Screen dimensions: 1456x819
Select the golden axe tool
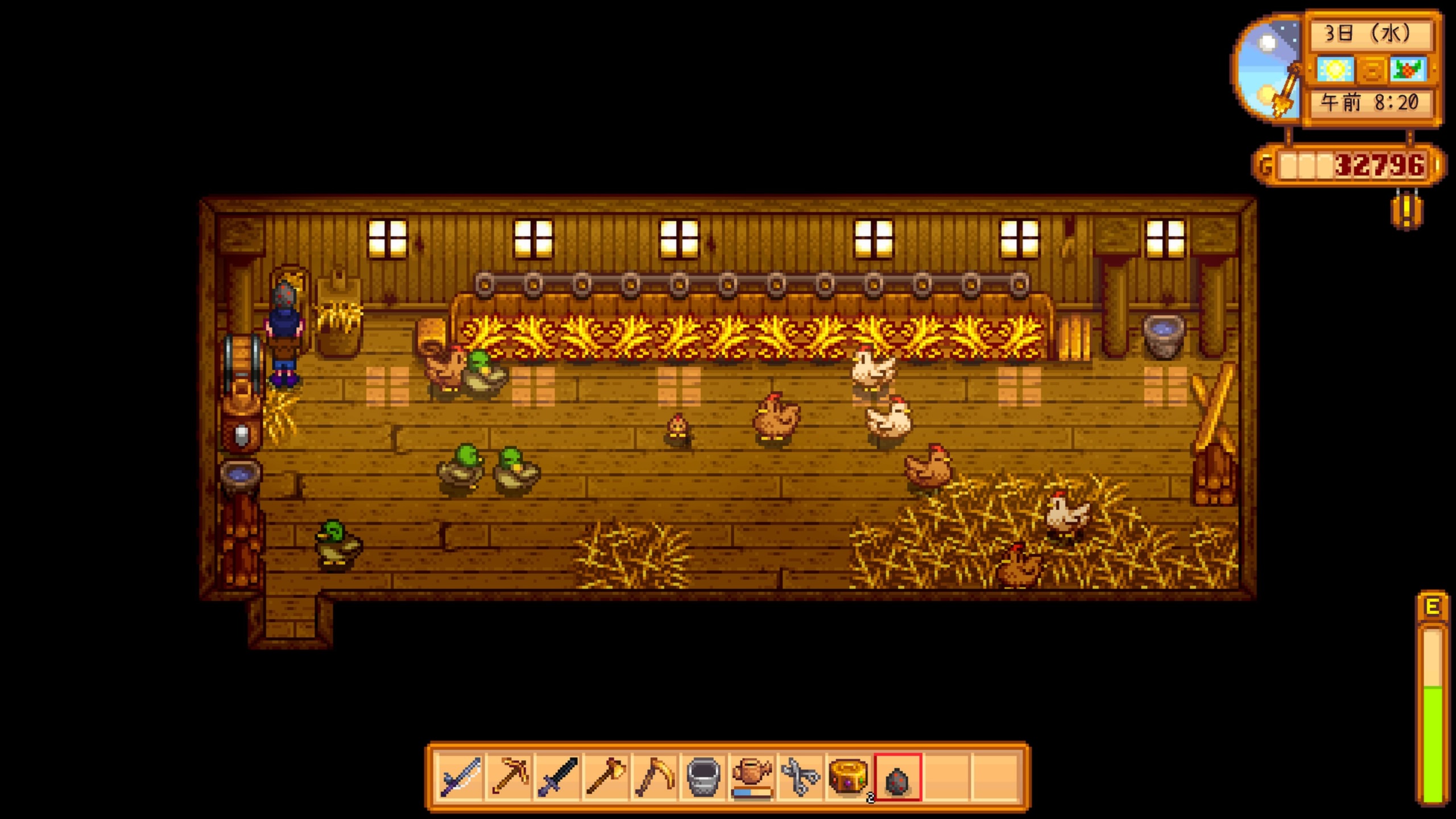point(606,776)
